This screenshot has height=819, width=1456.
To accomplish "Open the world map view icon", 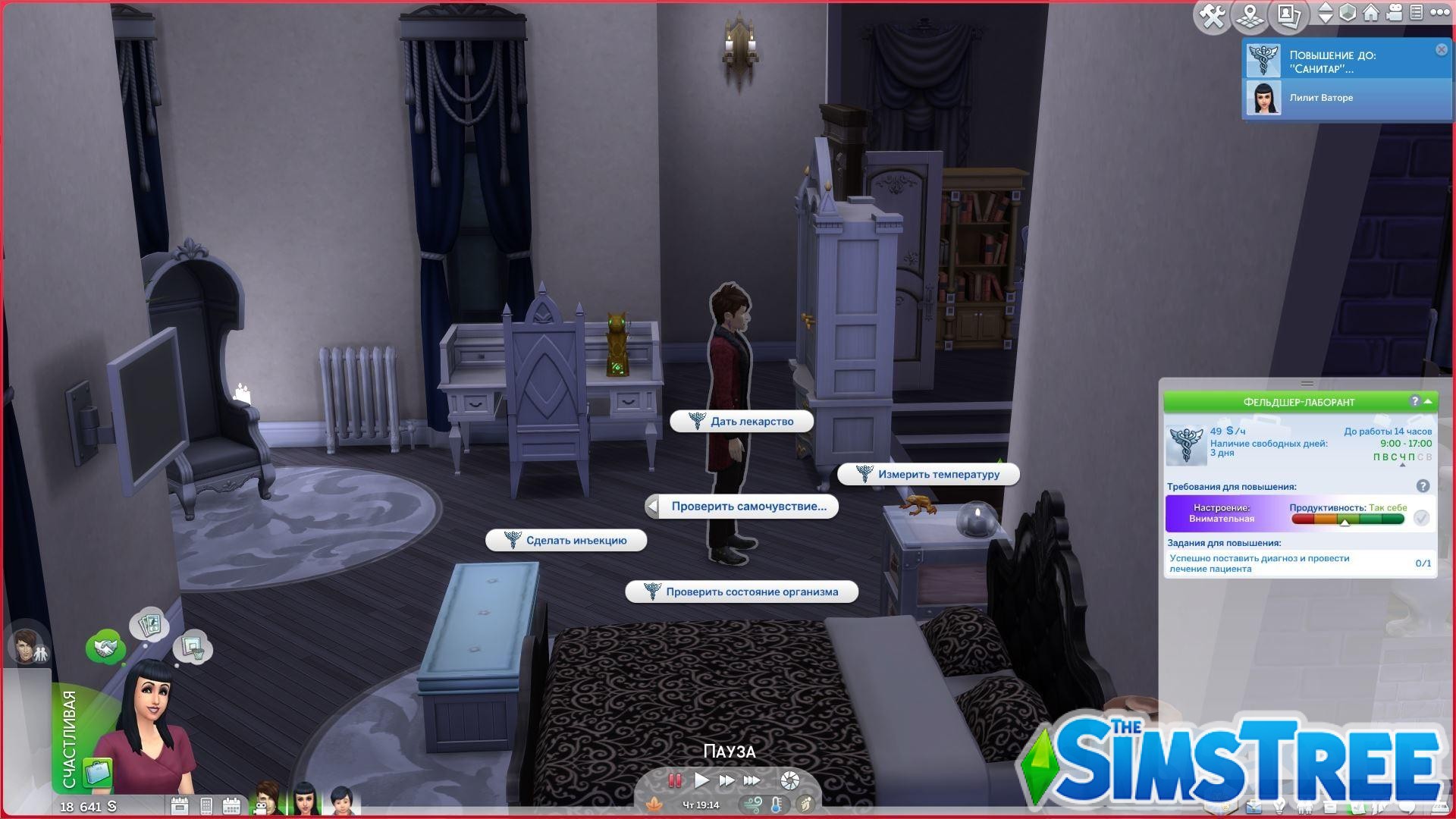I will (x=1248, y=15).
